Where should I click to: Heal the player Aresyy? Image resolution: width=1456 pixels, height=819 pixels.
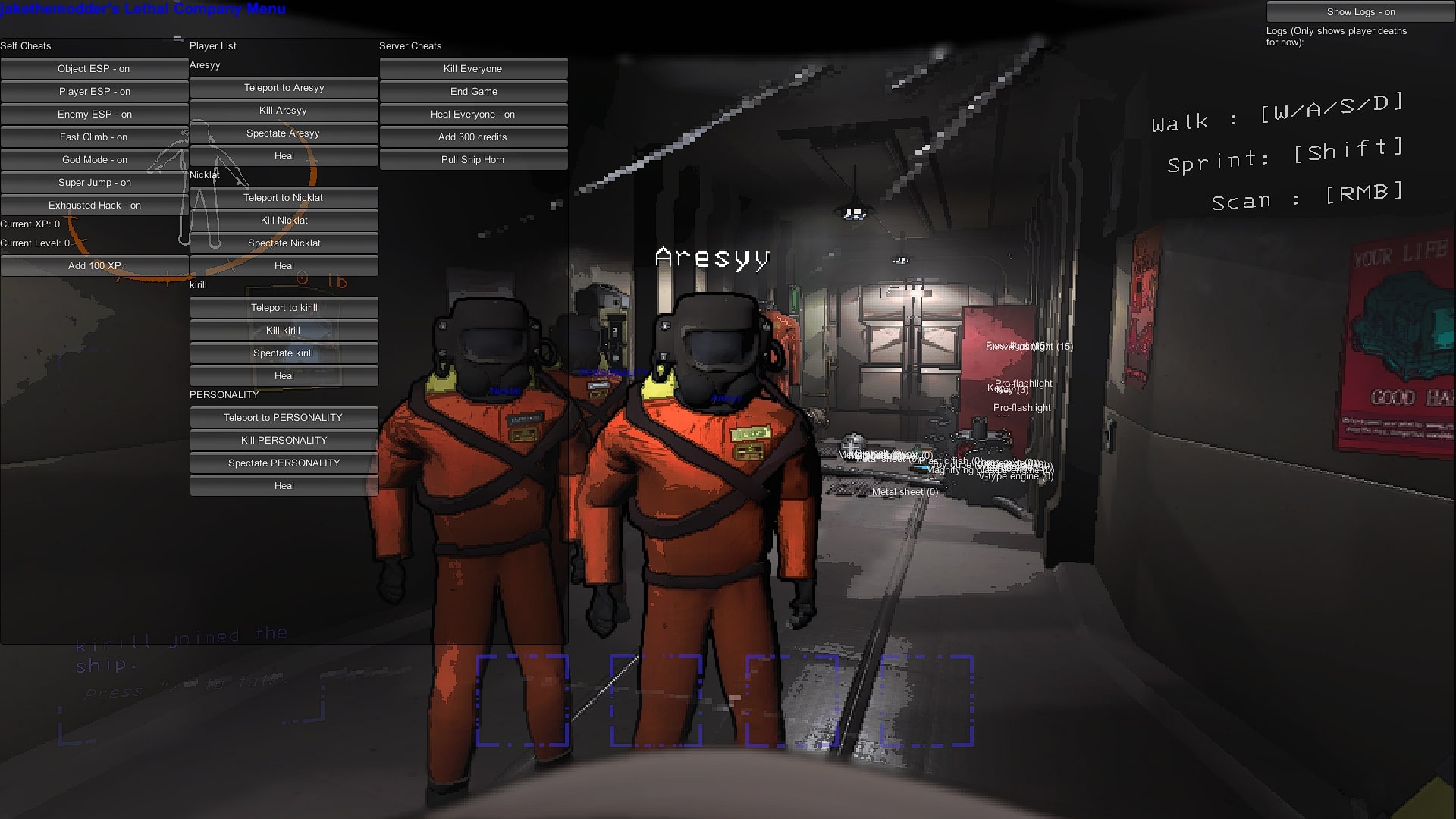point(284,156)
